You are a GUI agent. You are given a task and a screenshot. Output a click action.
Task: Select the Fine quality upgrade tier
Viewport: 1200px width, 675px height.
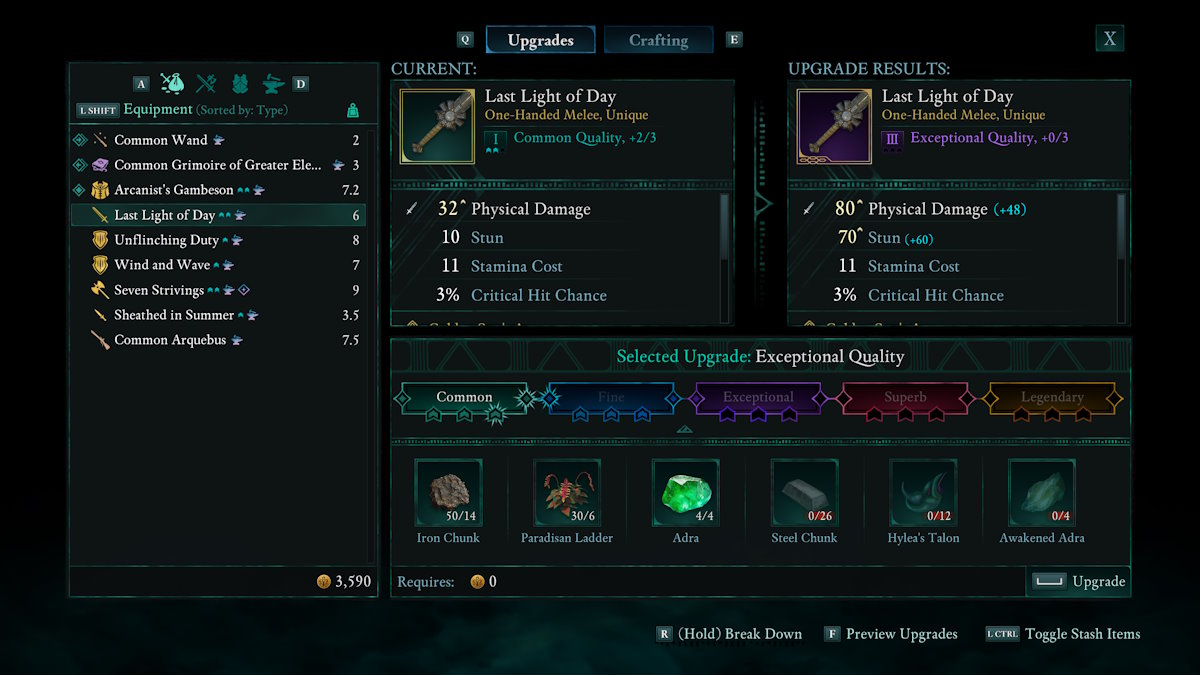pyautogui.click(x=611, y=397)
